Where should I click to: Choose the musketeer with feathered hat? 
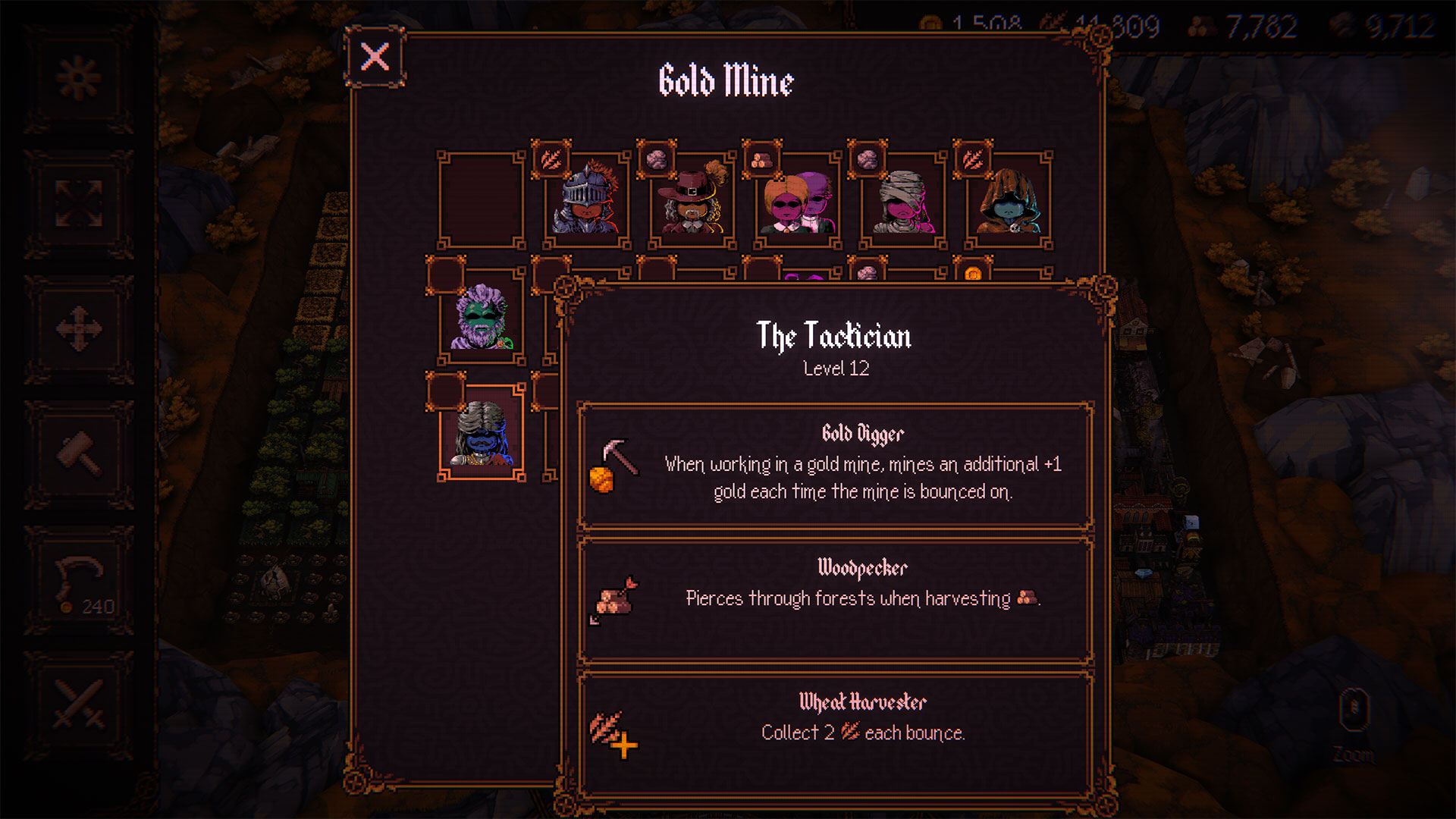coord(692,200)
